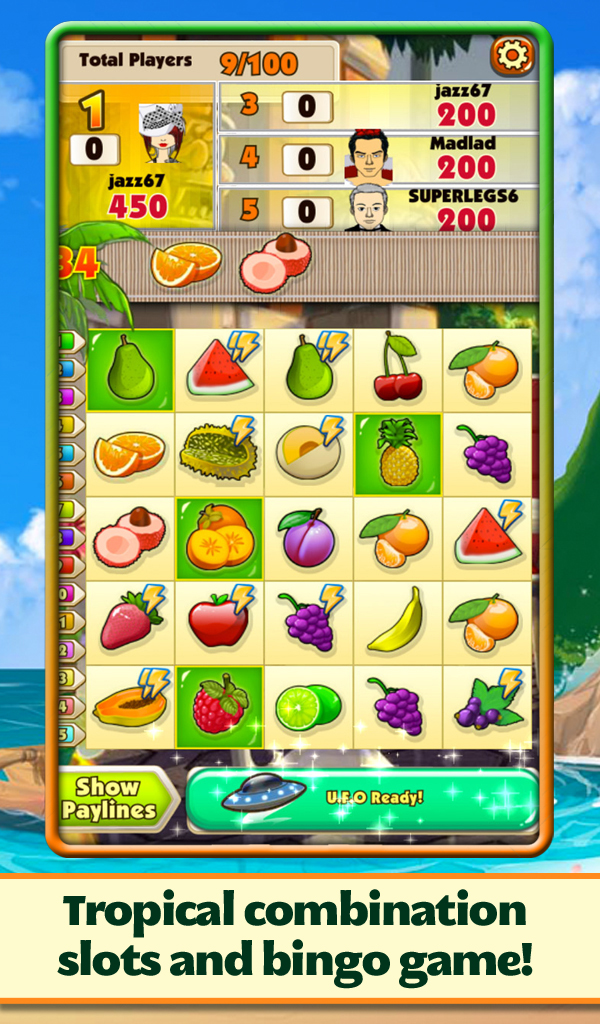Select the red apple tile
Screen dimensions: 600x1024
[x=219, y=621]
